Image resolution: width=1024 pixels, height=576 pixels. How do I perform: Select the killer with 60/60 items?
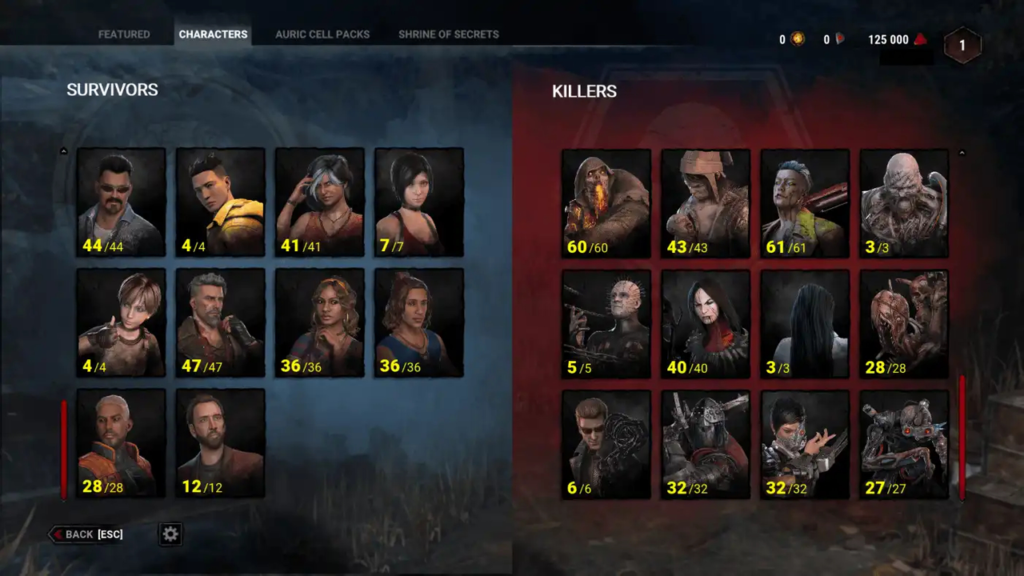click(606, 204)
